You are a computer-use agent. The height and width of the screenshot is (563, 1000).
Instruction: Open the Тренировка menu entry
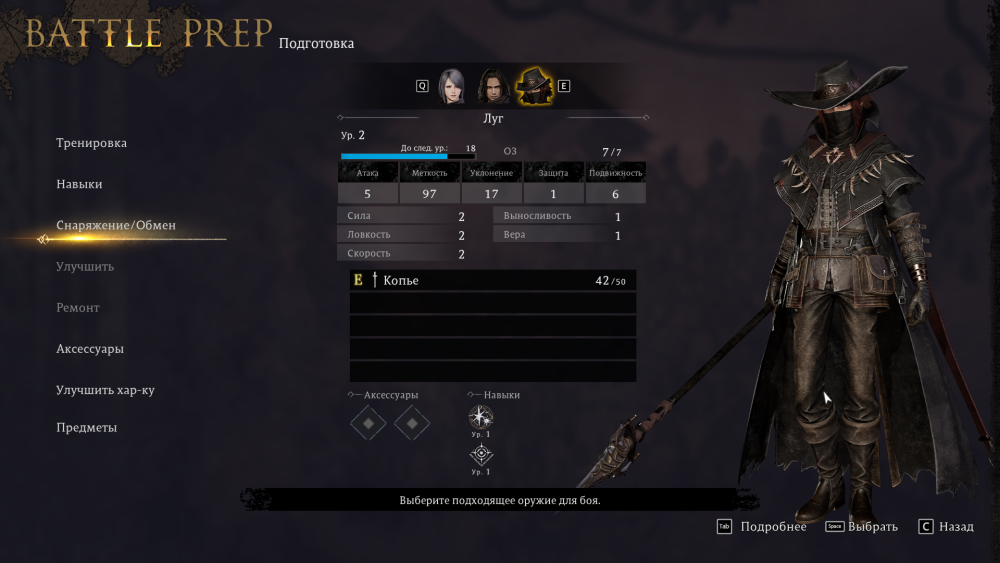pos(92,143)
